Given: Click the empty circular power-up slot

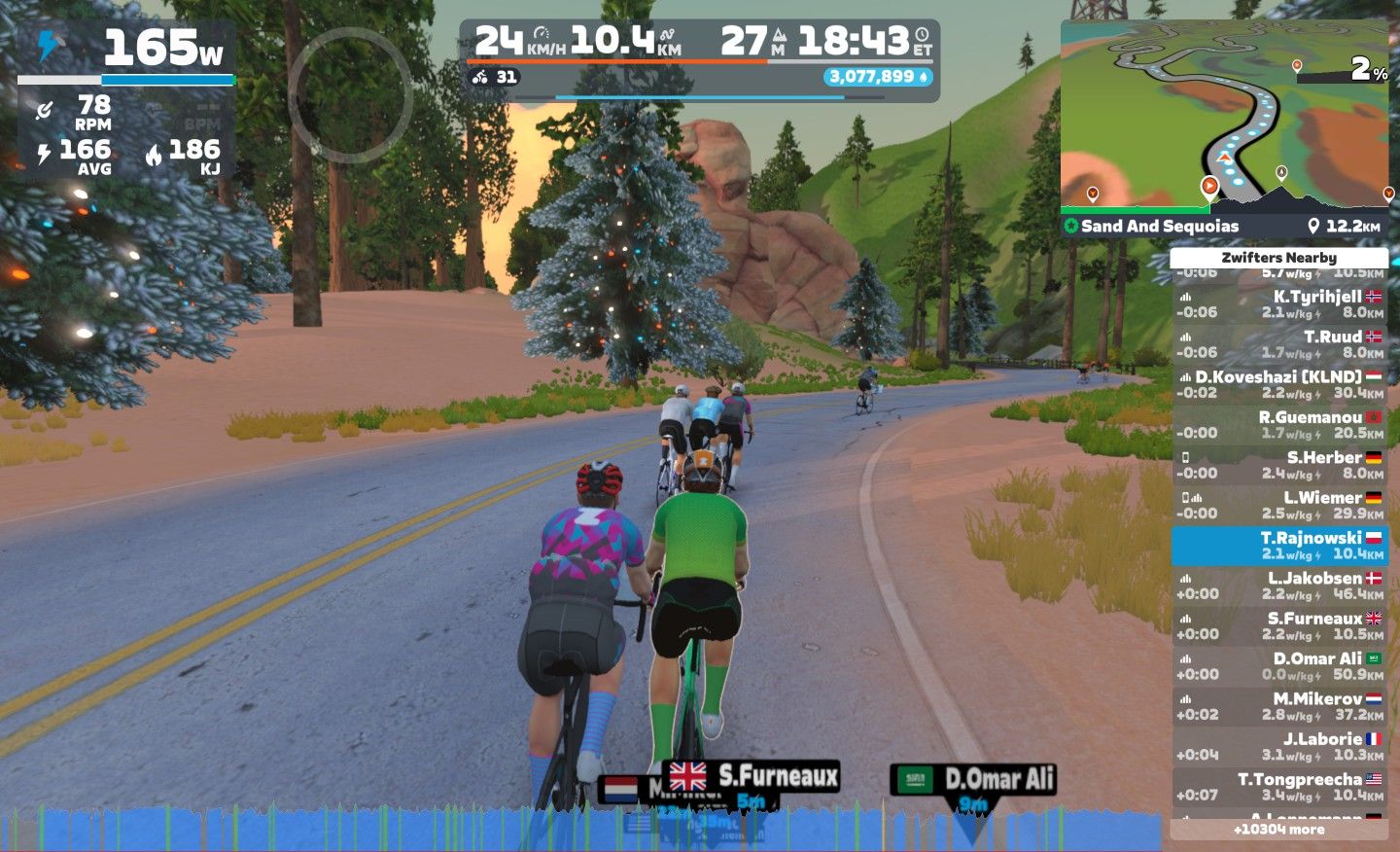Looking at the screenshot, I should pyautogui.click(x=350, y=95).
